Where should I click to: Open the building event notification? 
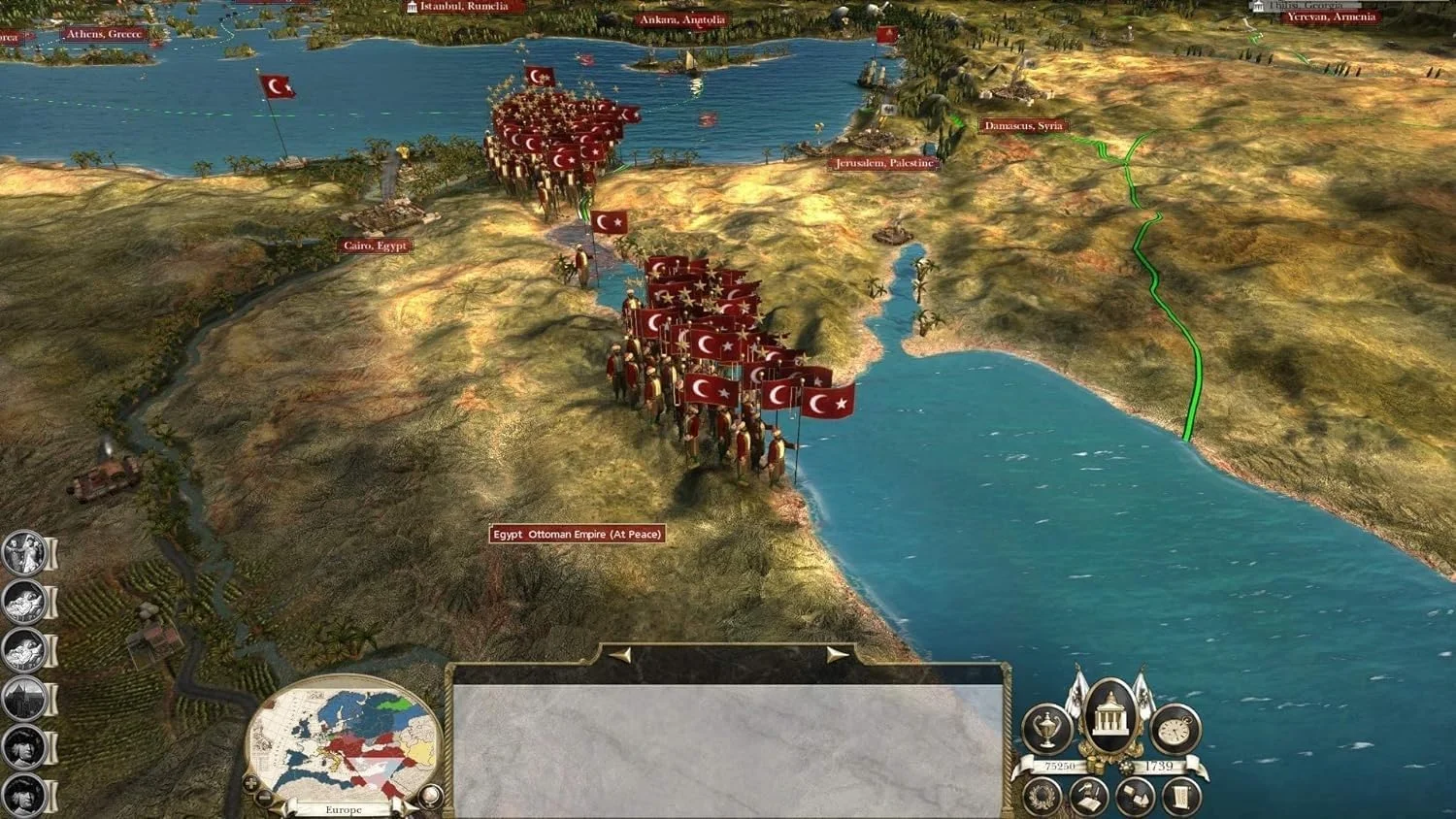tap(25, 699)
